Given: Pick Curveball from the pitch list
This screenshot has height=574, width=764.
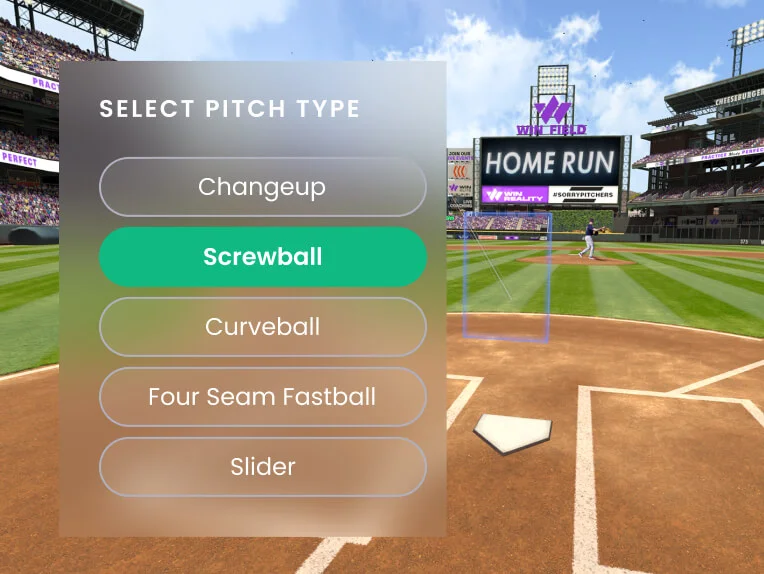Looking at the screenshot, I should coord(262,327).
